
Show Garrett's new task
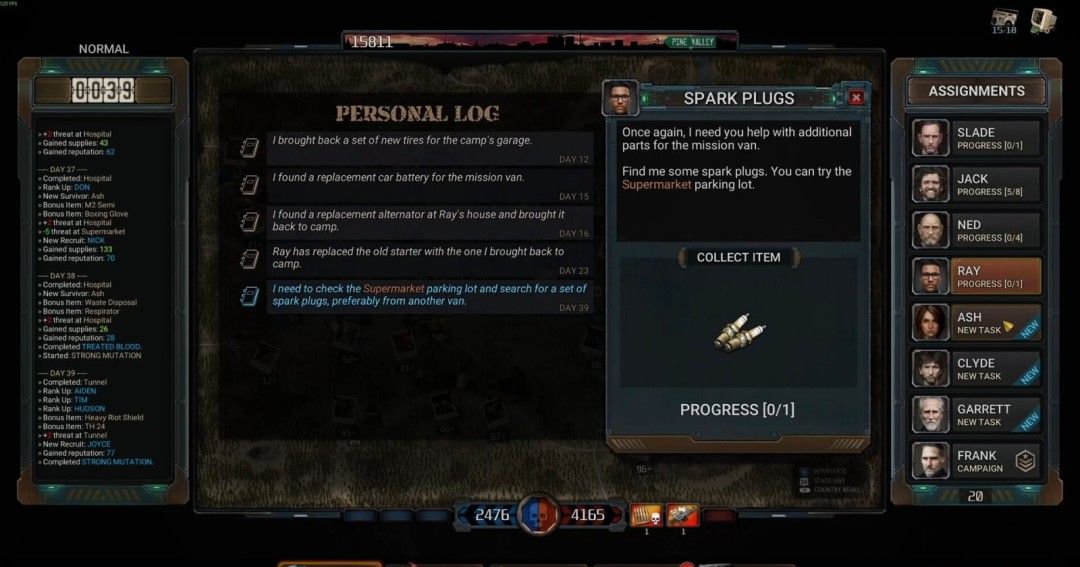coord(976,414)
